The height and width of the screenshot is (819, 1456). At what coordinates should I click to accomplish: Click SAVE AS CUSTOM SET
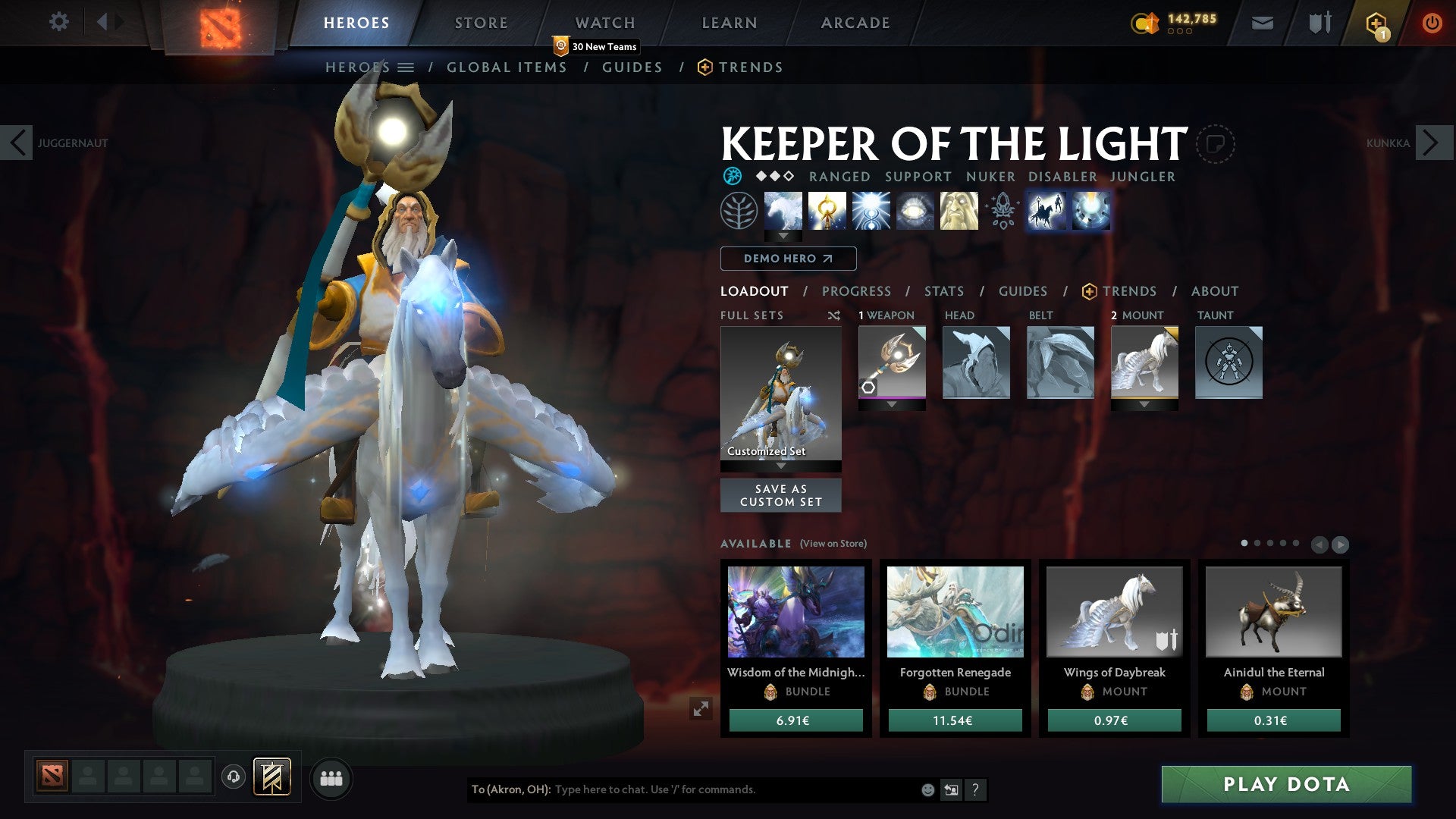(x=780, y=495)
